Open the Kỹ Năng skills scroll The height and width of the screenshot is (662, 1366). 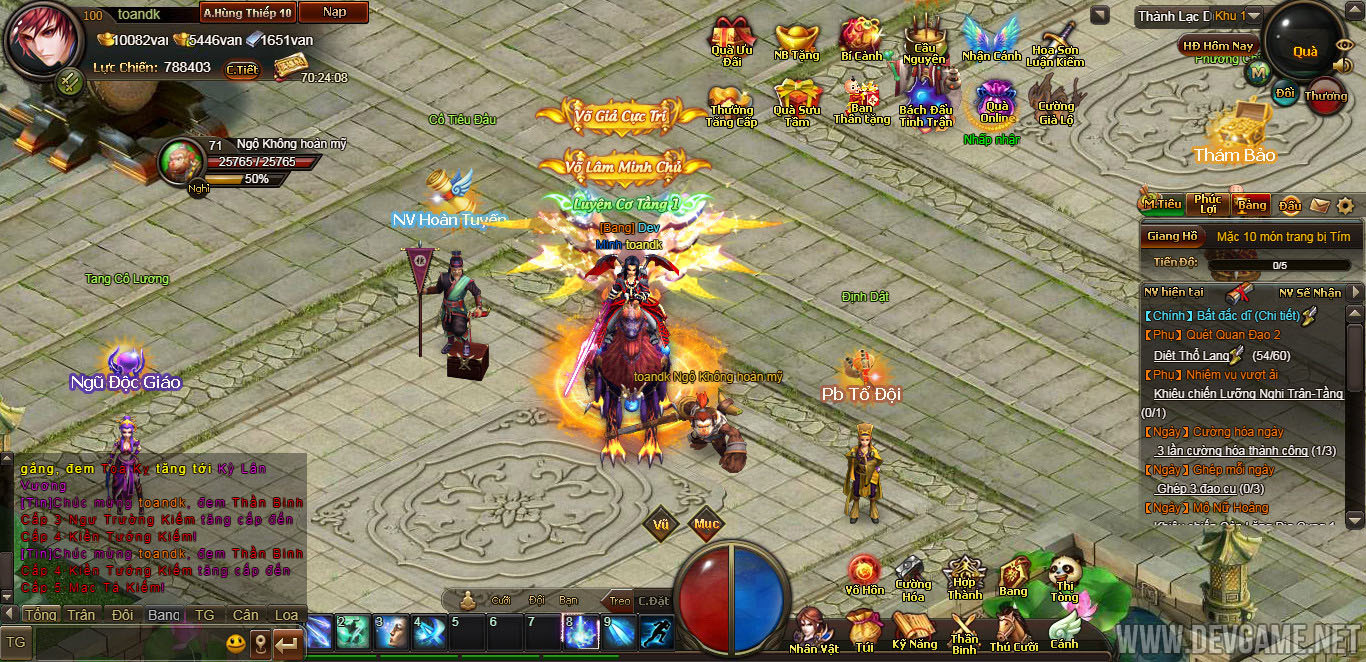click(x=914, y=630)
